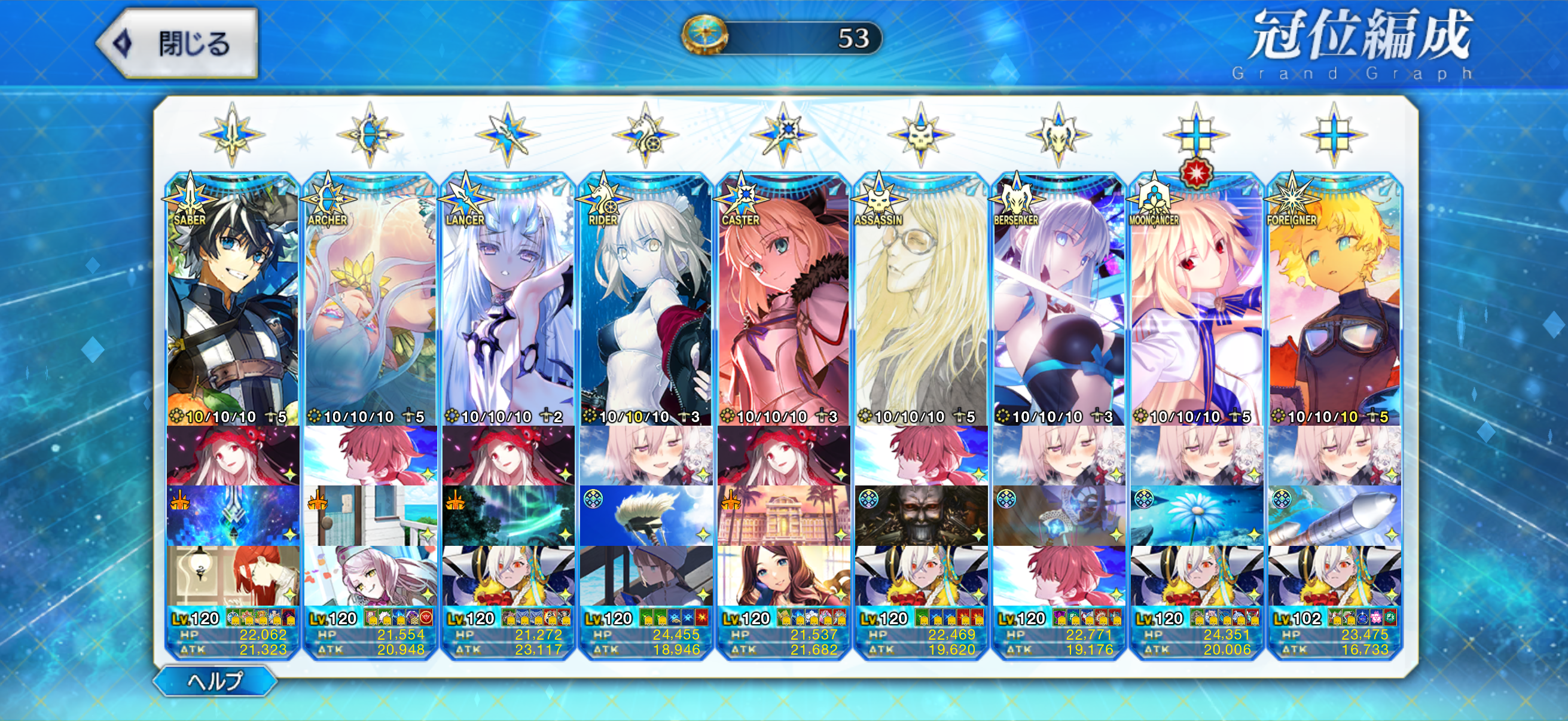Select the Assassin servant card
1568x721 pixels.
tap(921, 304)
